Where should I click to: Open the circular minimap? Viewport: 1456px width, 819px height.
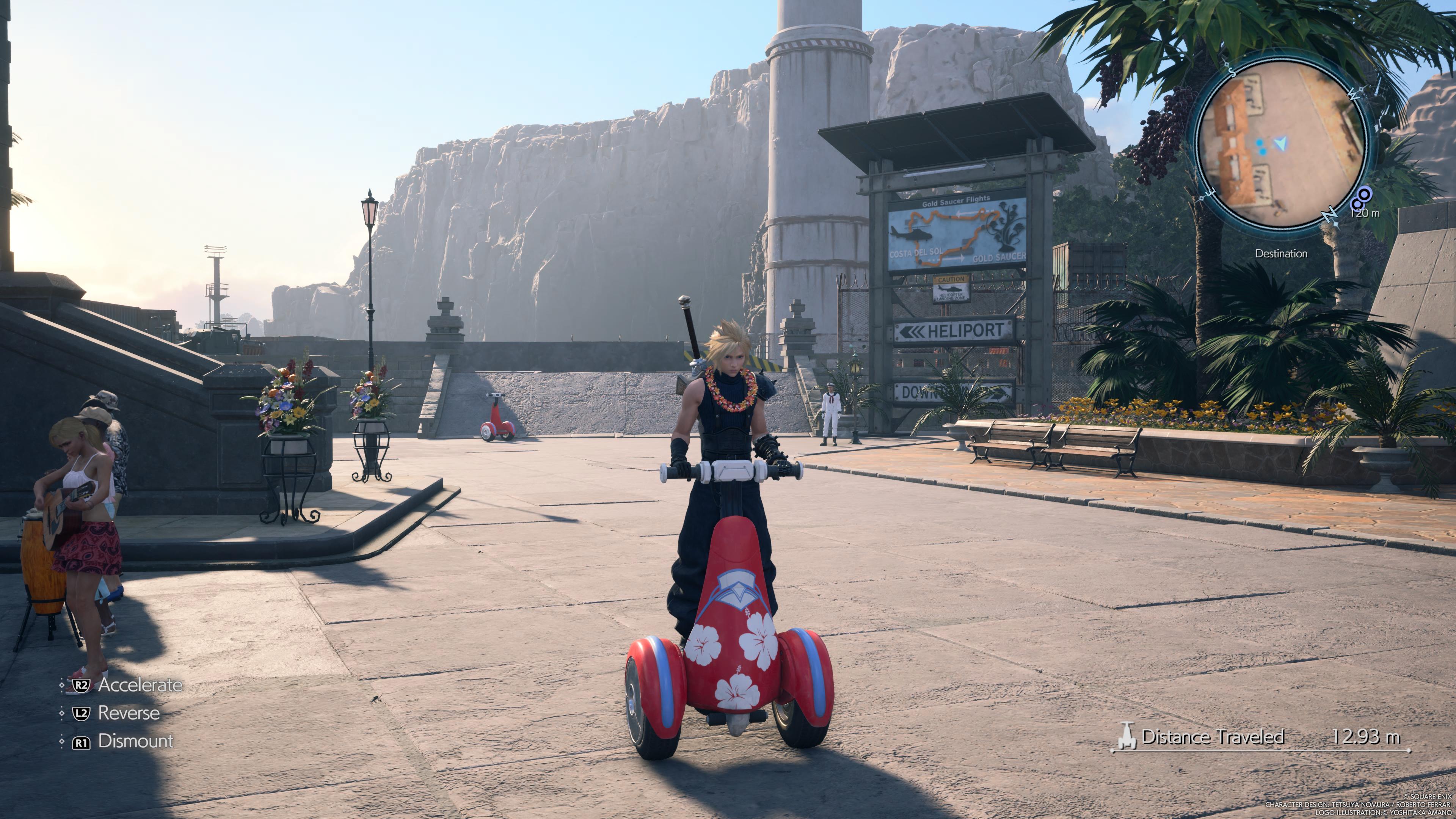(1282, 141)
